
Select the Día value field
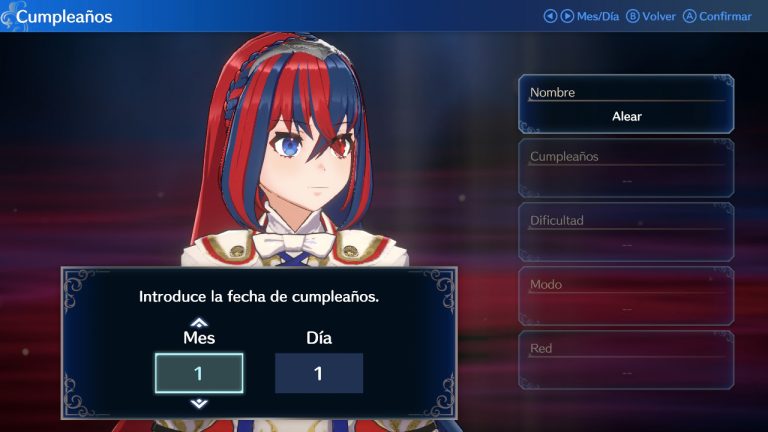pyautogui.click(x=318, y=373)
